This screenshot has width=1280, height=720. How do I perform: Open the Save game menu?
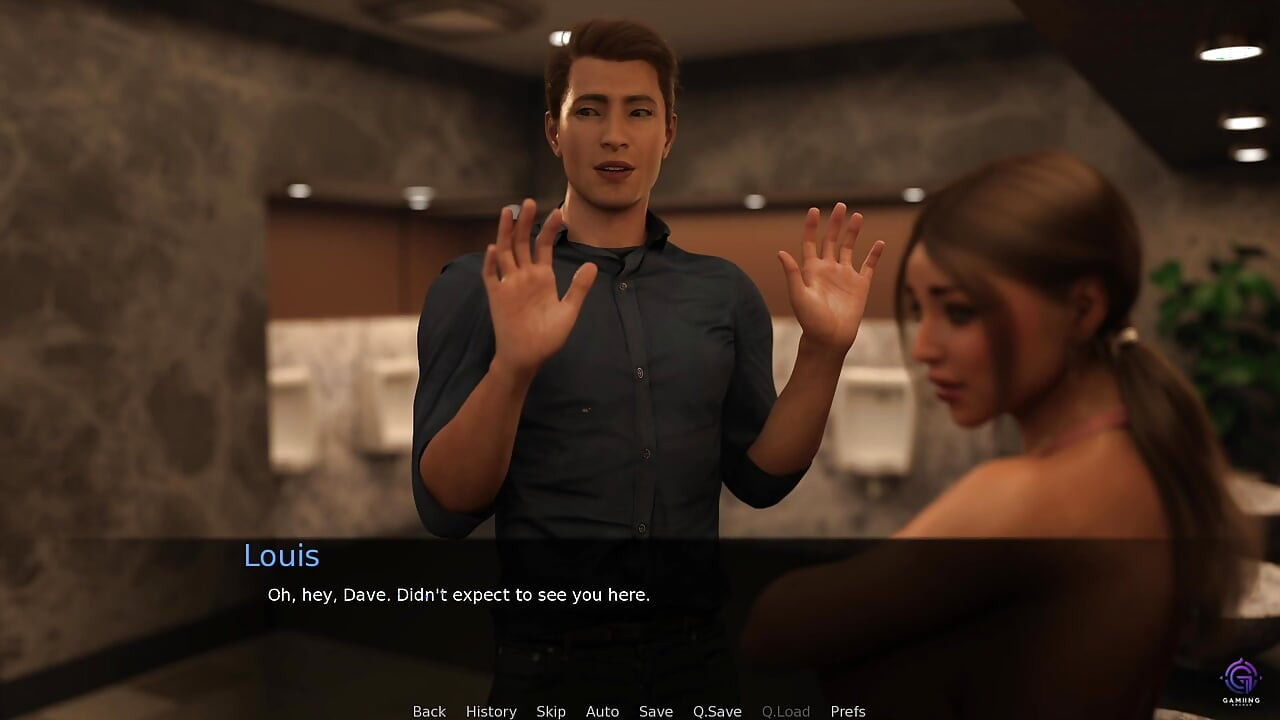tap(656, 711)
